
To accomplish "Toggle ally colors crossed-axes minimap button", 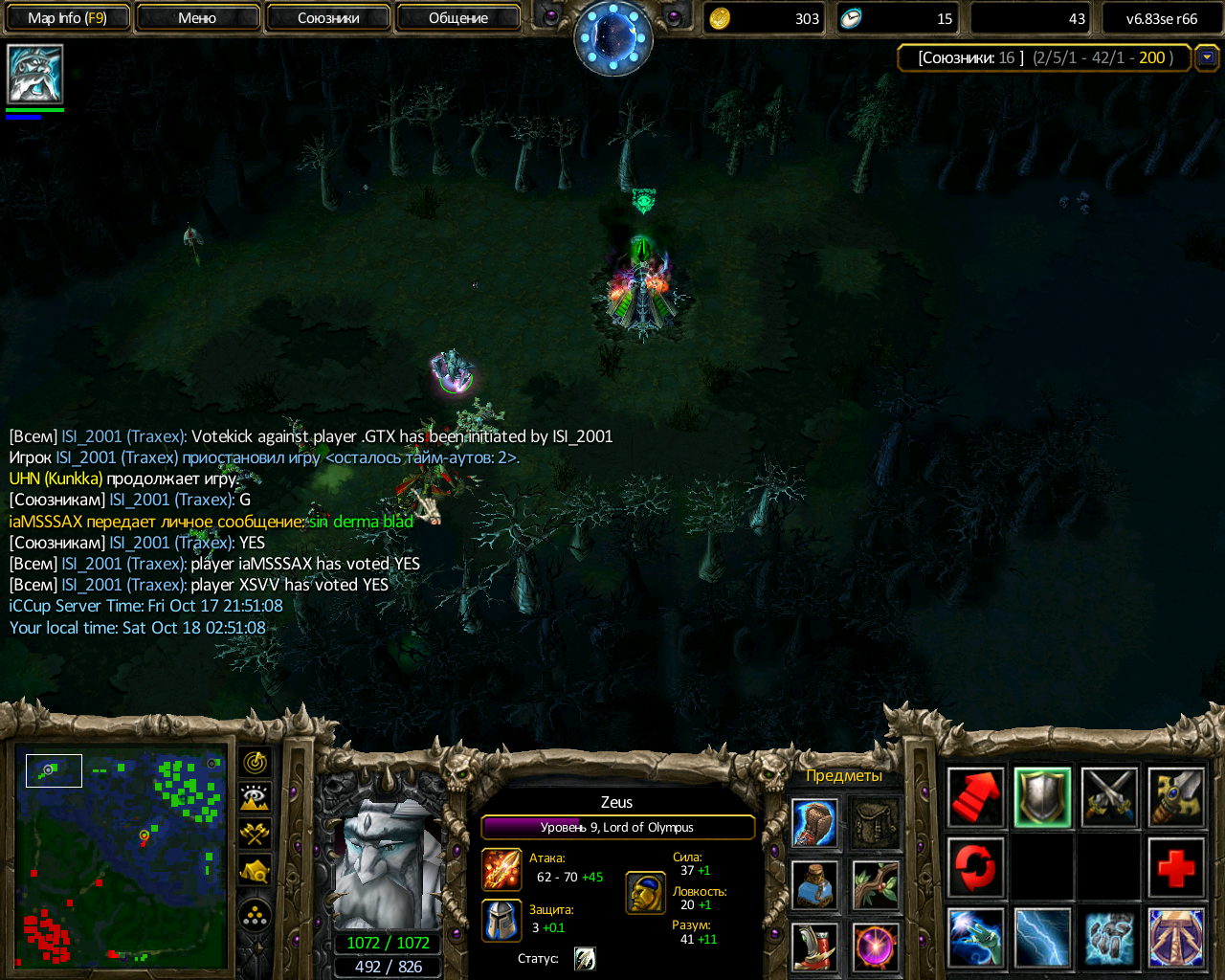I will [x=255, y=834].
